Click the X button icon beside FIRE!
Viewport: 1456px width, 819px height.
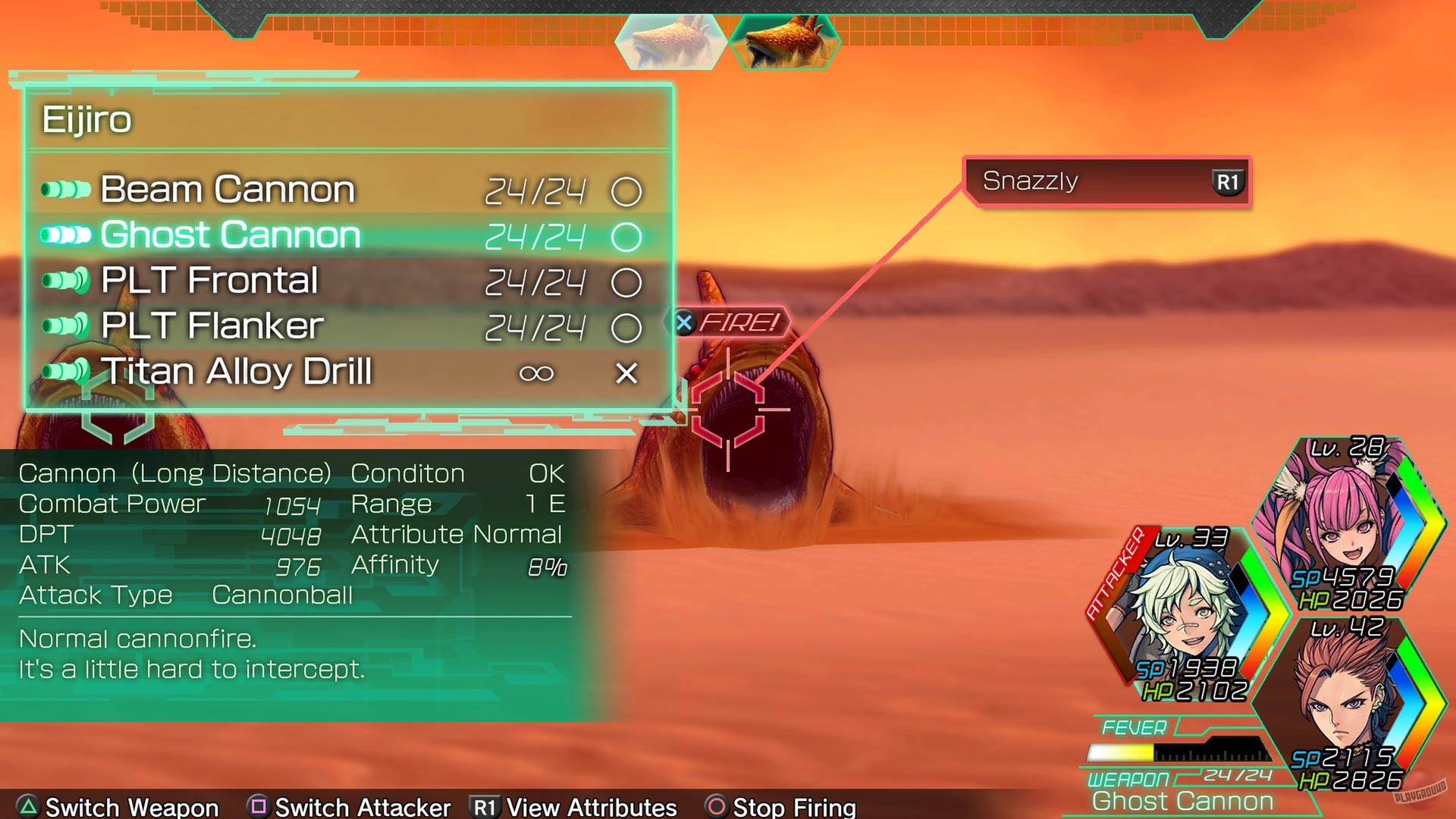tap(685, 322)
